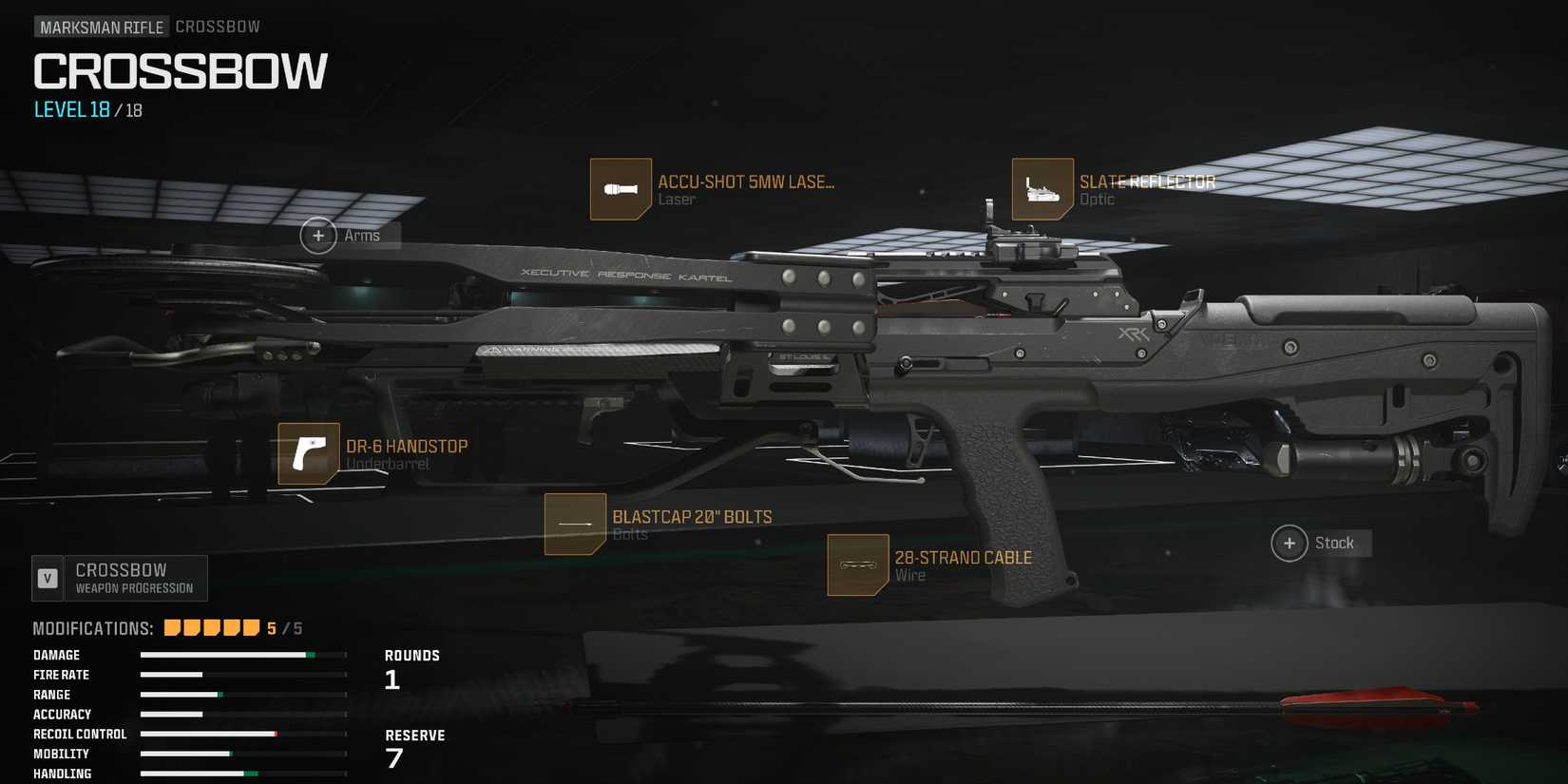Open the DR-6 Handstop underbarrel slot

click(x=308, y=451)
